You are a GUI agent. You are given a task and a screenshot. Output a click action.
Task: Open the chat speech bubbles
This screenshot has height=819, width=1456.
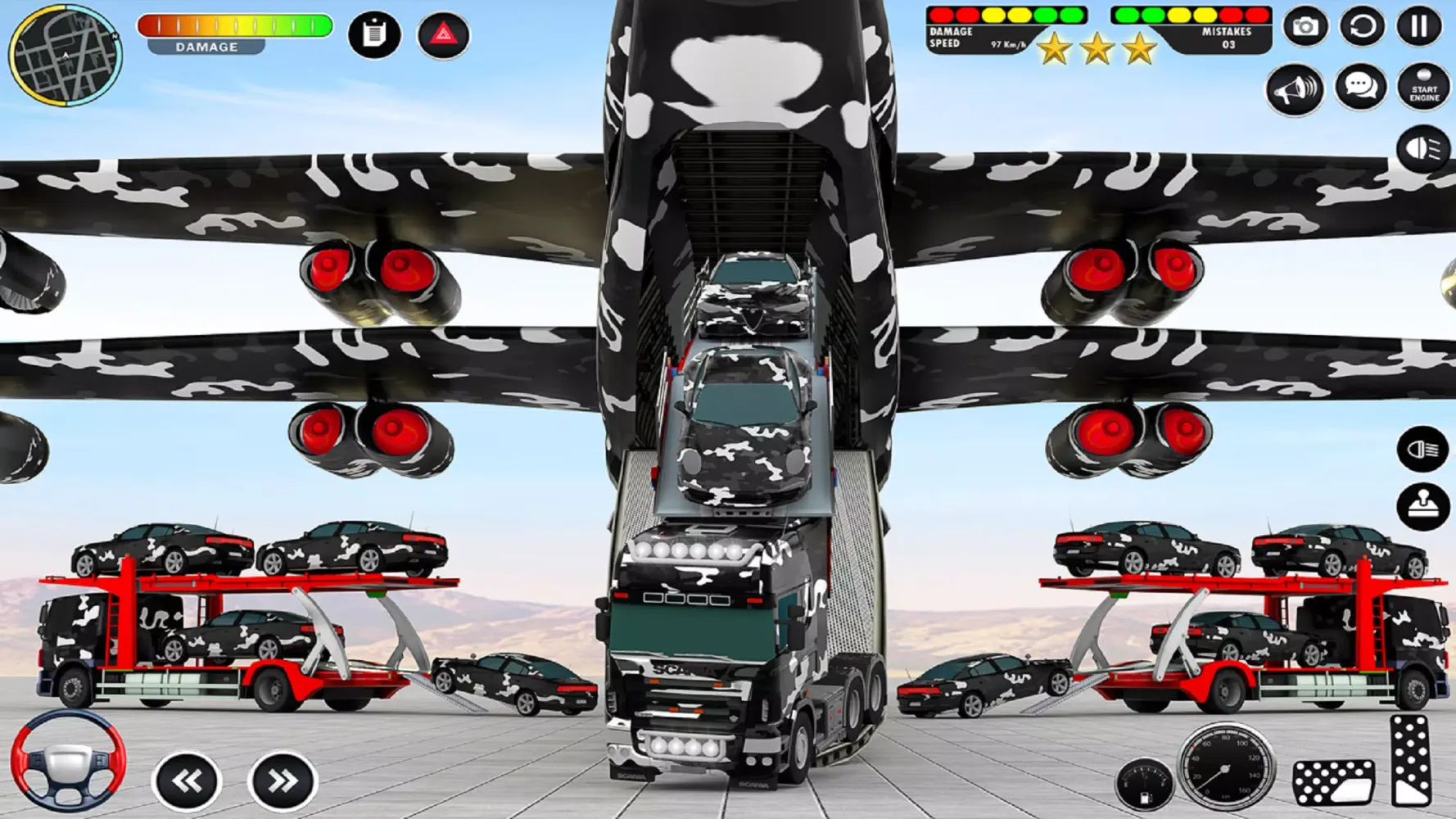(1360, 86)
